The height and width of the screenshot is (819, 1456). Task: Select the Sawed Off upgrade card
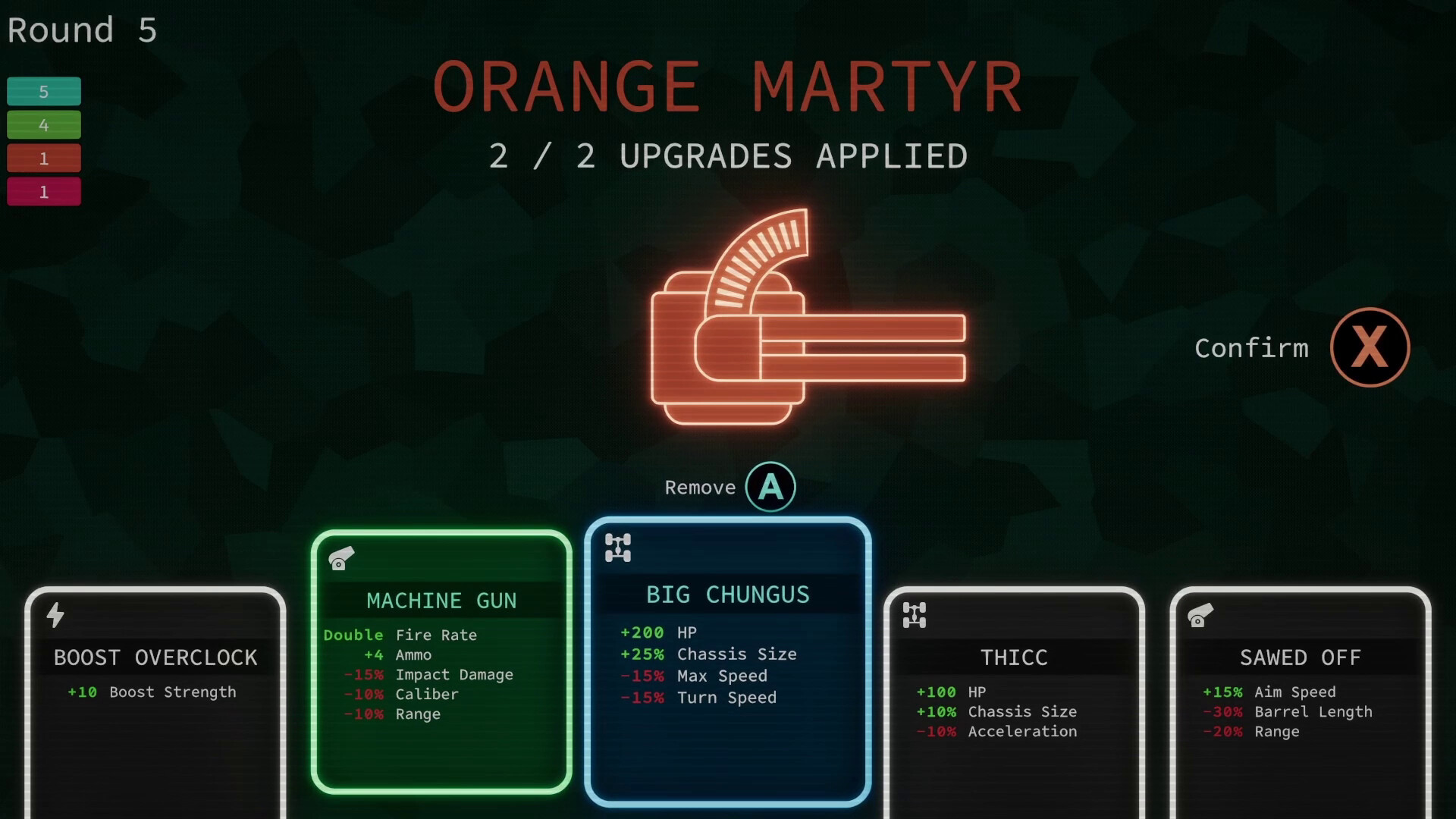(1301, 682)
